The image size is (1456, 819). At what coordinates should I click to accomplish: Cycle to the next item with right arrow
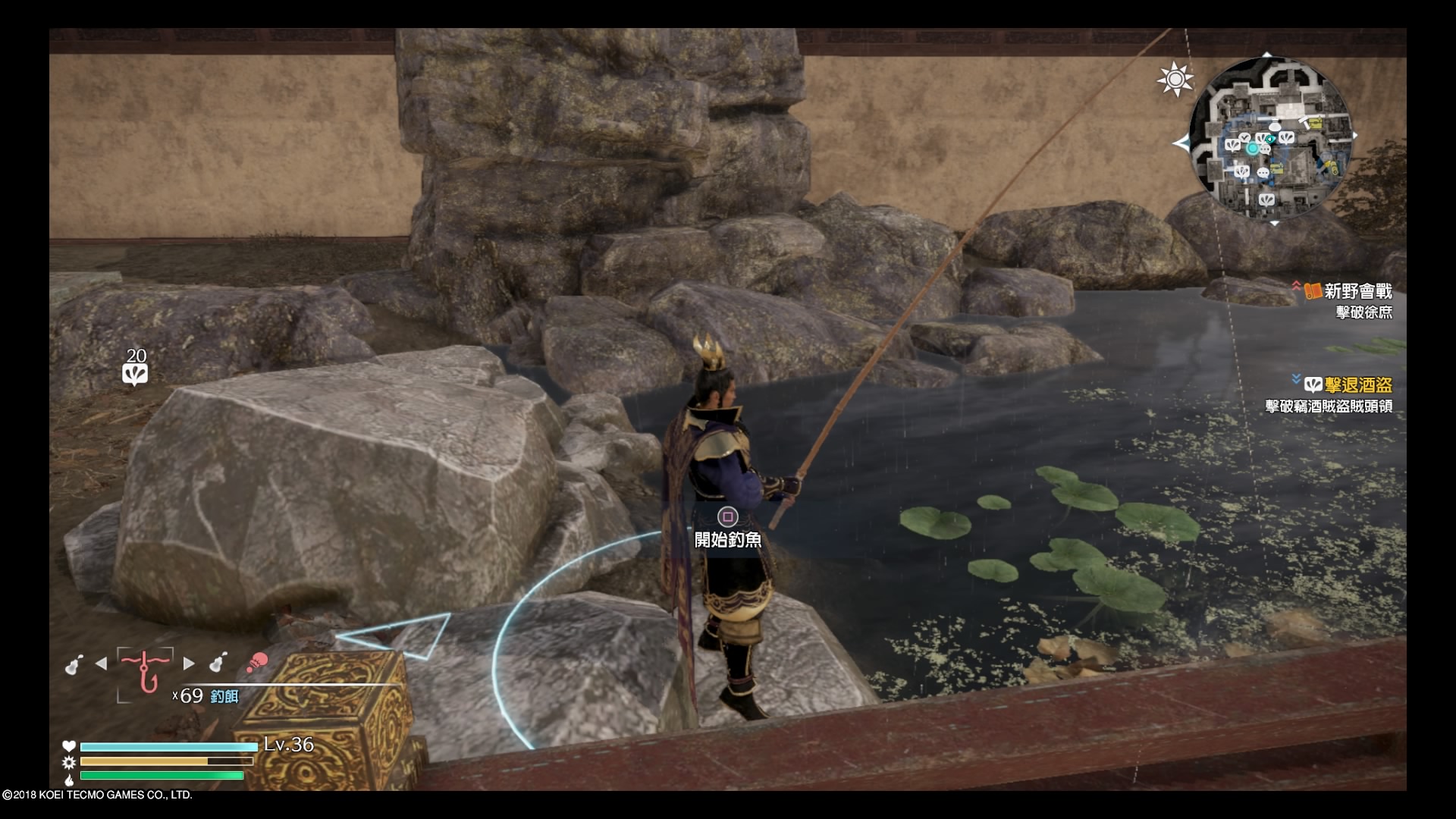click(x=189, y=664)
